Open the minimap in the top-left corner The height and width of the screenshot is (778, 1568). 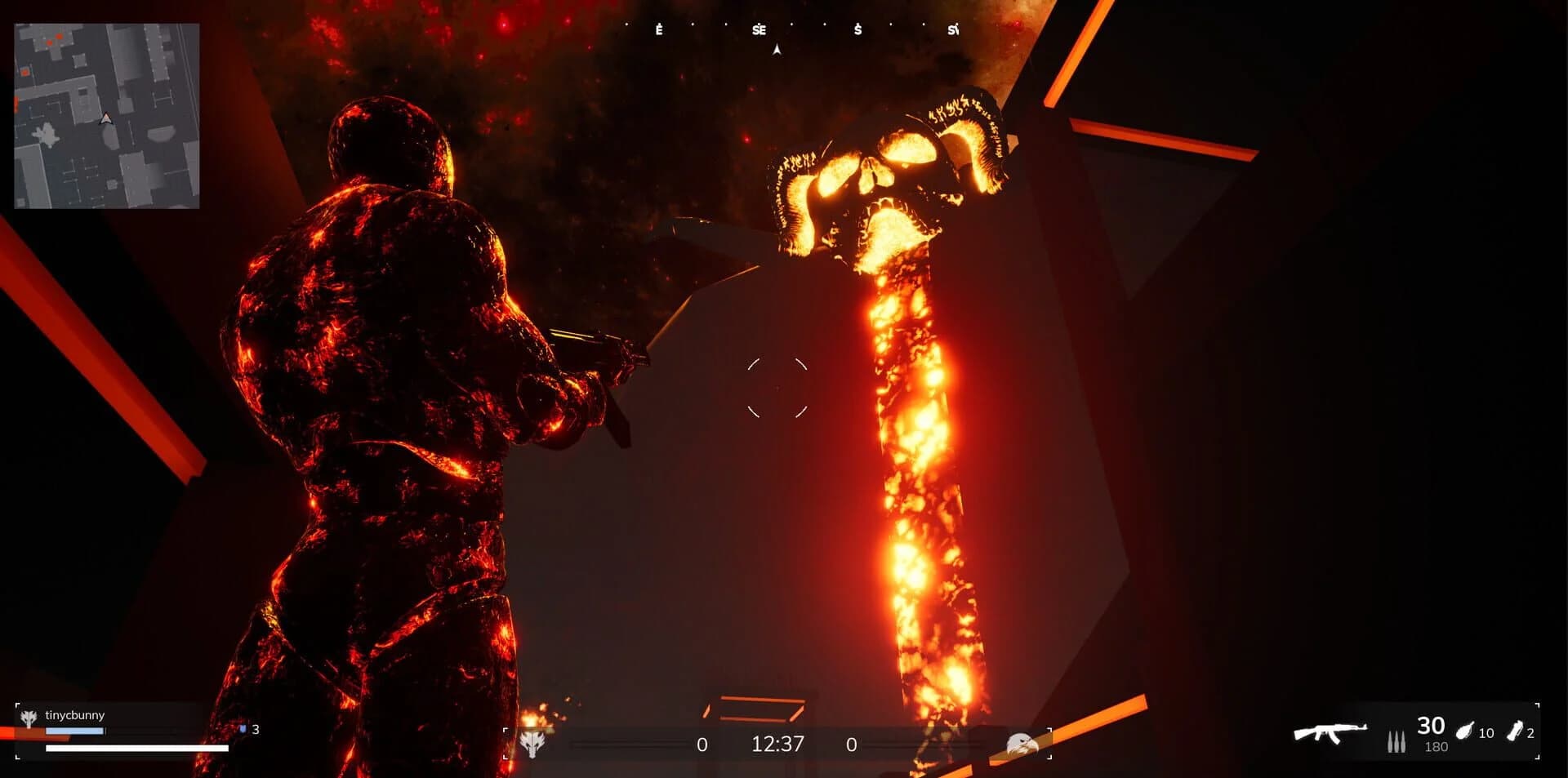pos(105,114)
